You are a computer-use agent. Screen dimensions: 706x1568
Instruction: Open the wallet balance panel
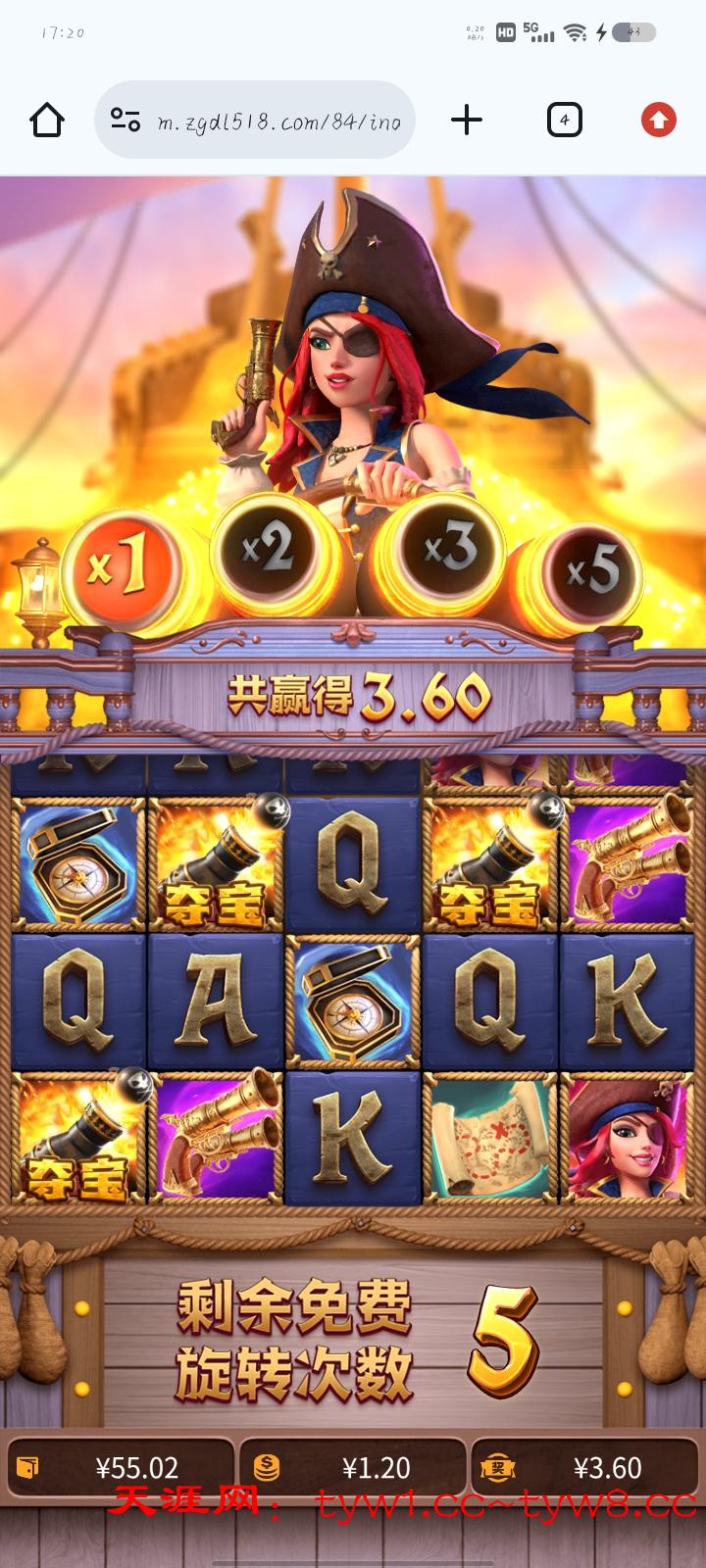[x=121, y=1467]
